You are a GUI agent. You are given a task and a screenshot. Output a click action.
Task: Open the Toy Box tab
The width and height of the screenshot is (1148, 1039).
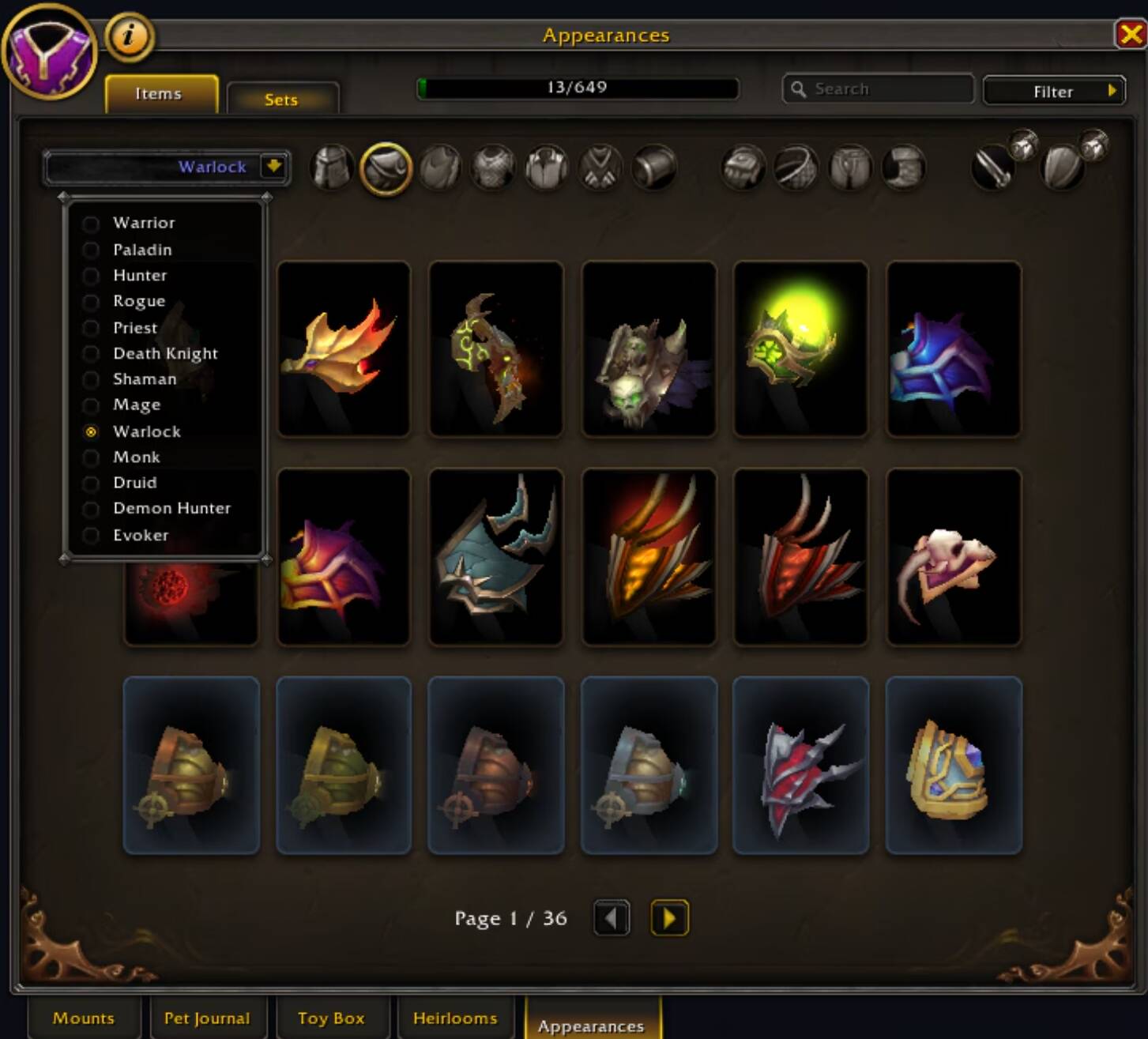pos(331,1018)
